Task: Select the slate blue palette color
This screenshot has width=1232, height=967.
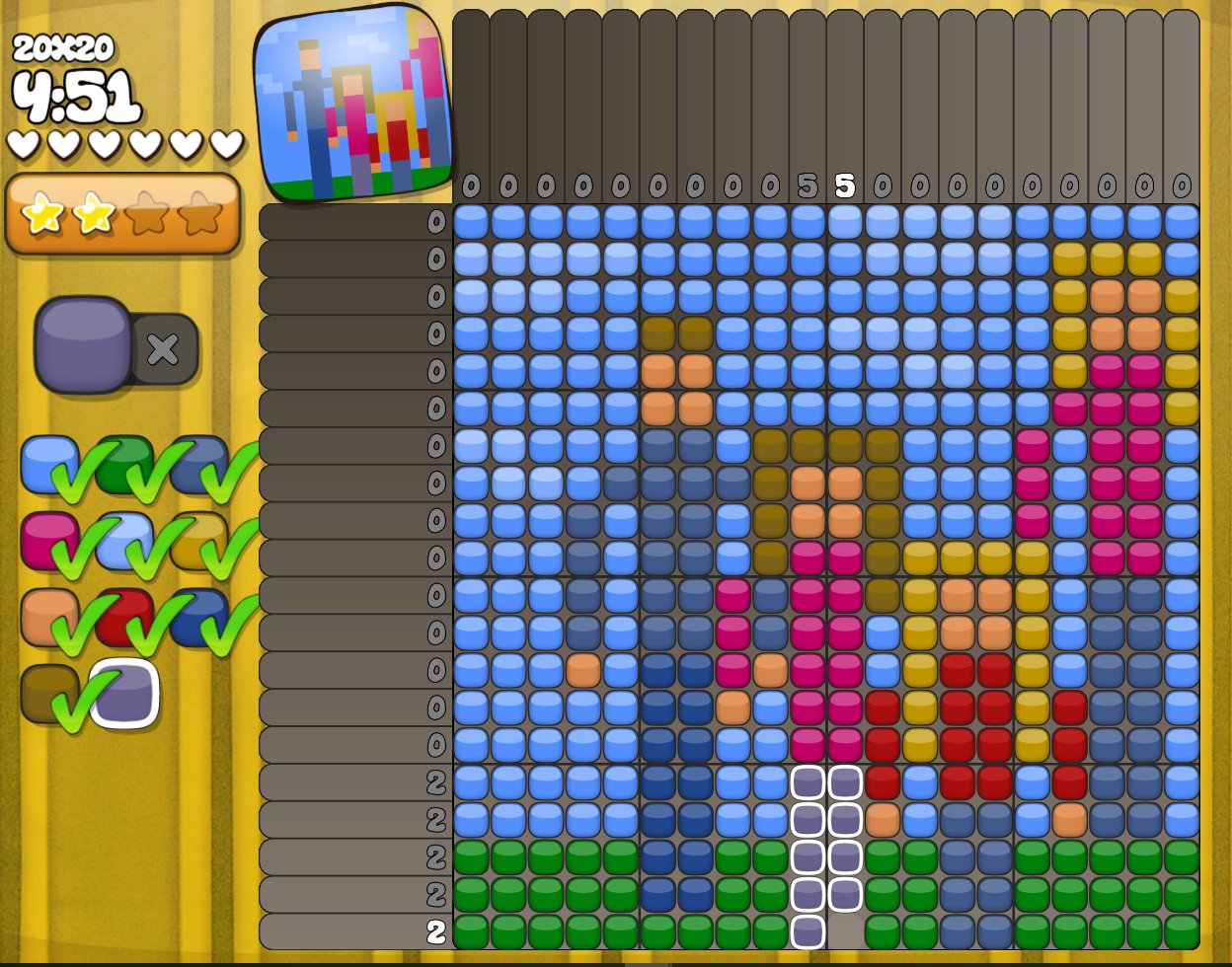Action: tap(197, 464)
